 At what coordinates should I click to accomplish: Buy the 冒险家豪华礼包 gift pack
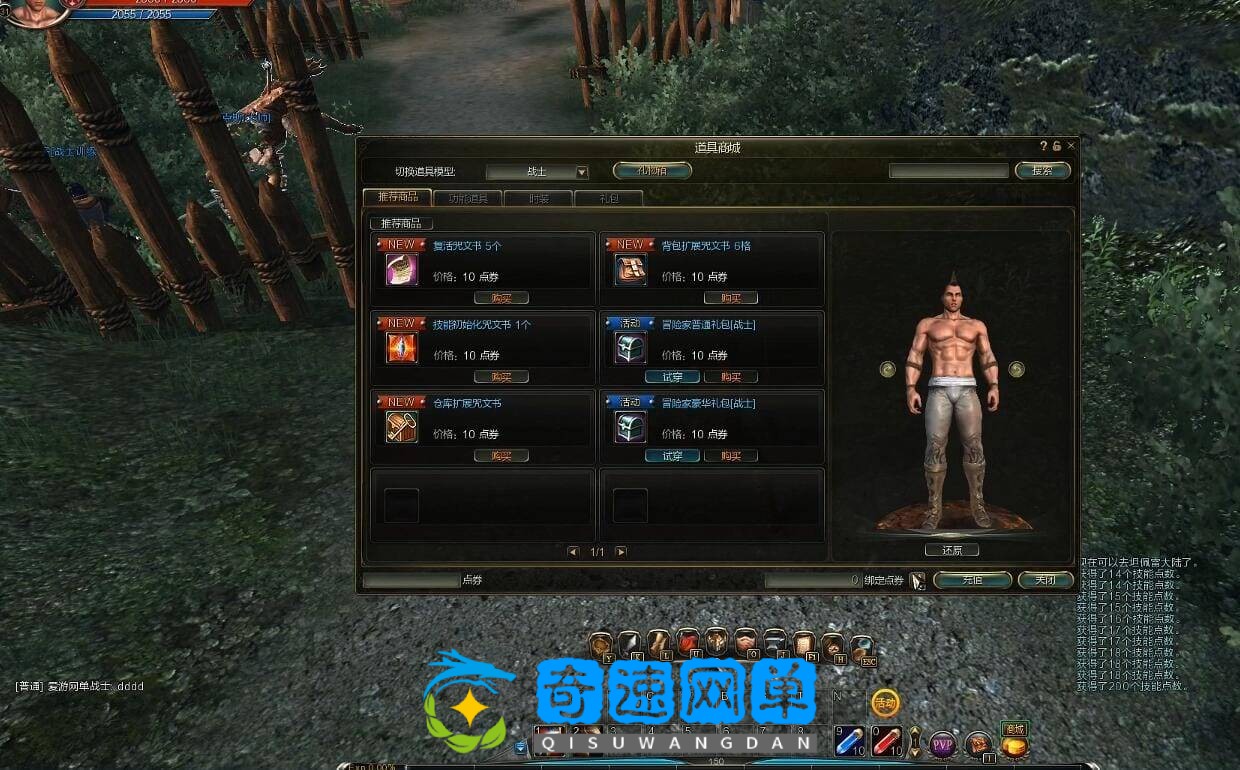coord(731,456)
